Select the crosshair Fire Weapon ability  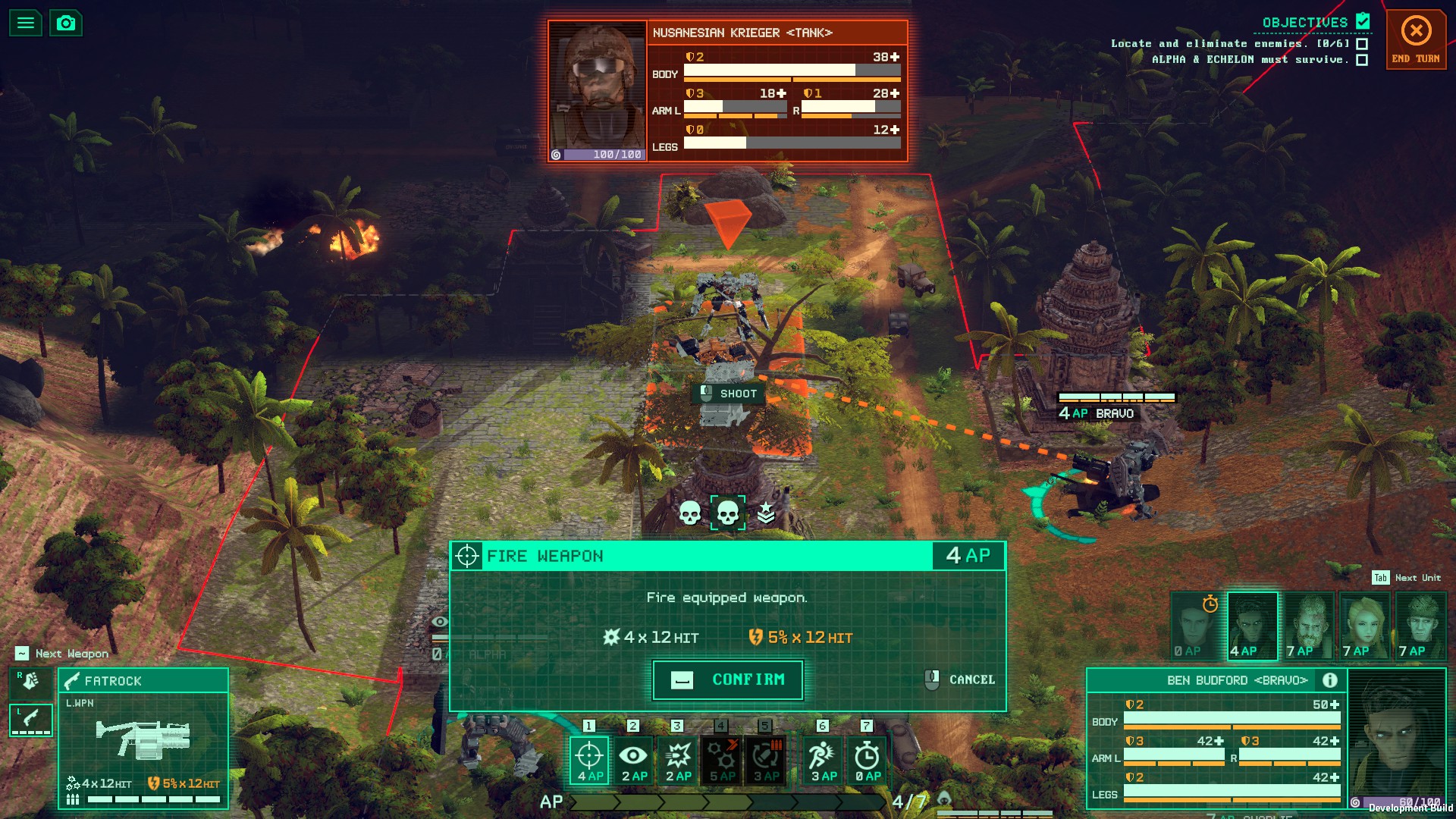tap(589, 760)
